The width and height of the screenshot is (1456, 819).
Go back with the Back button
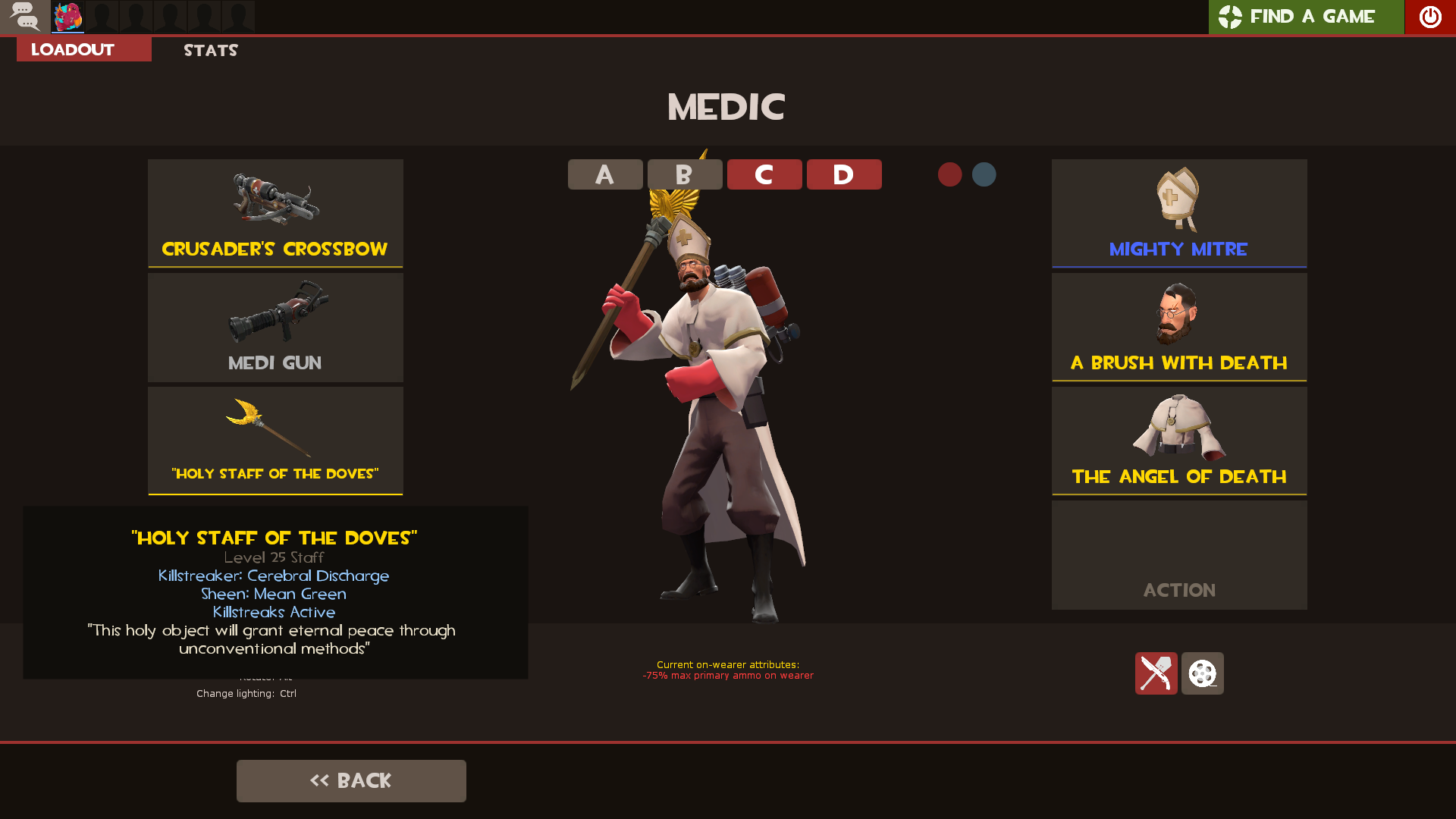click(x=351, y=780)
